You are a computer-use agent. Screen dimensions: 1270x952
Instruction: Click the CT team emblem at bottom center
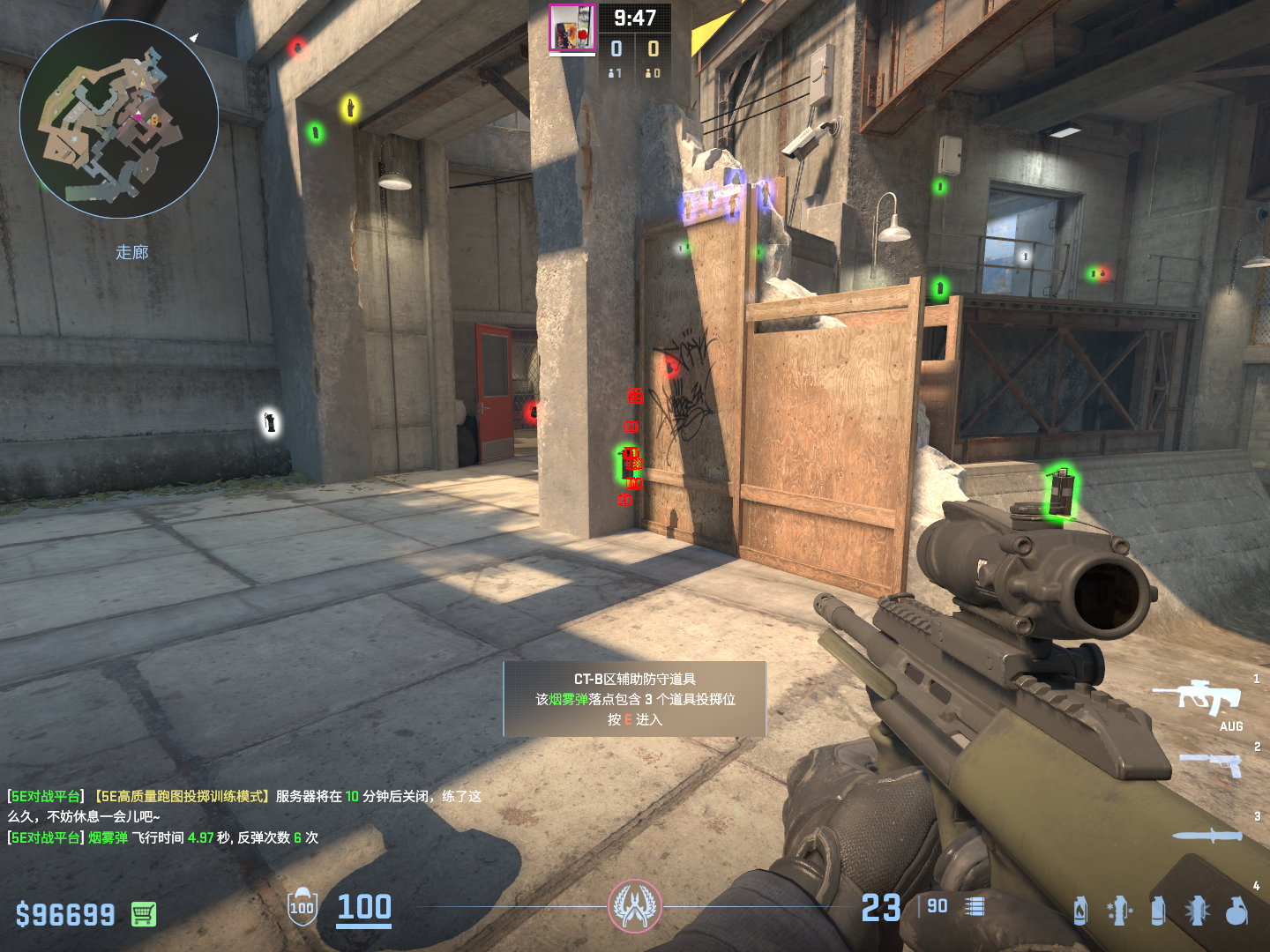(634, 906)
